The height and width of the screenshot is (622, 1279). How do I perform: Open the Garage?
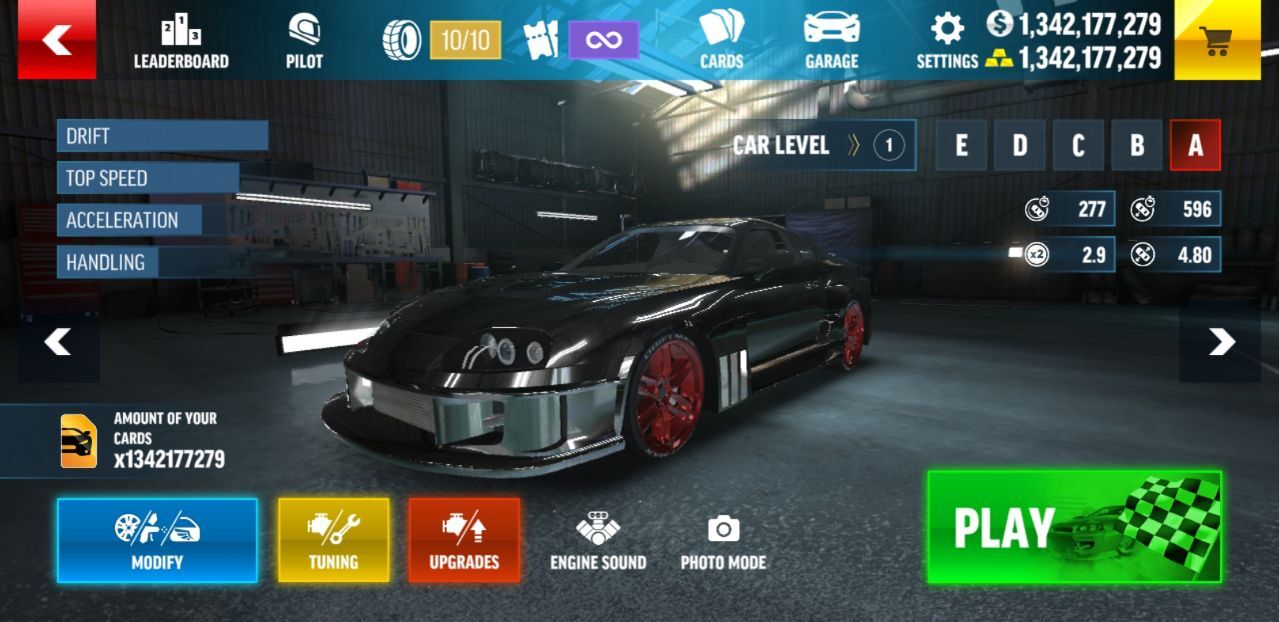[x=831, y=41]
